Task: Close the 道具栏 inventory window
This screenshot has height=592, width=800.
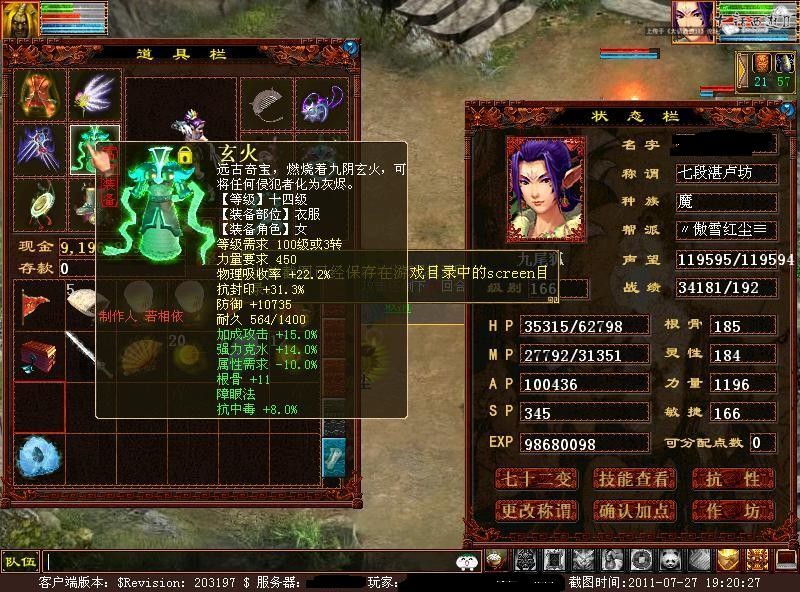Action: tap(350, 46)
